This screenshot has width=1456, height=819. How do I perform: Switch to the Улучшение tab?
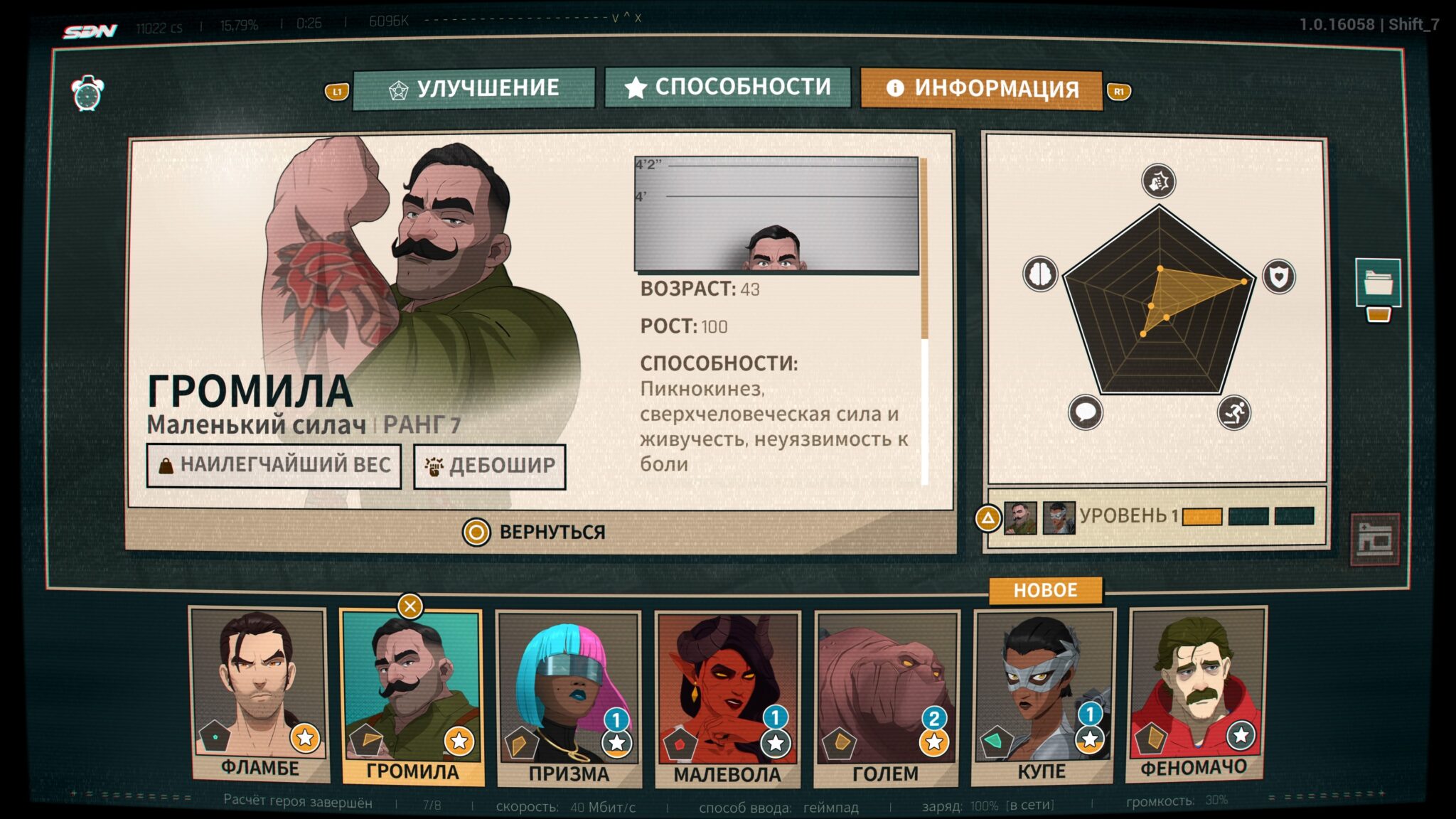pyautogui.click(x=474, y=88)
